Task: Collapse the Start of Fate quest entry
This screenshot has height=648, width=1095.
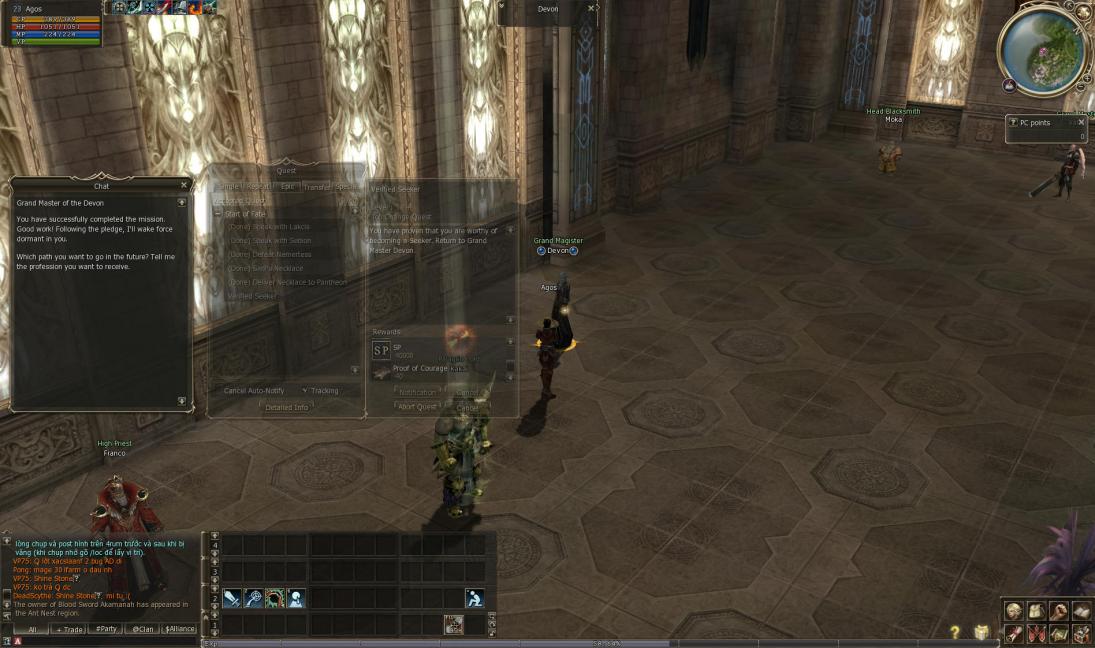Action: tap(218, 214)
